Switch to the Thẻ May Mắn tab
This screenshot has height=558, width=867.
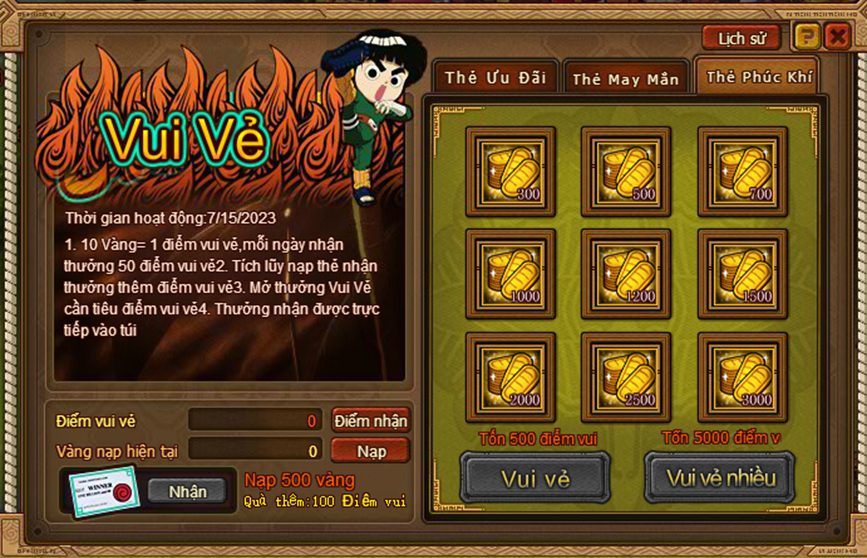625,79
